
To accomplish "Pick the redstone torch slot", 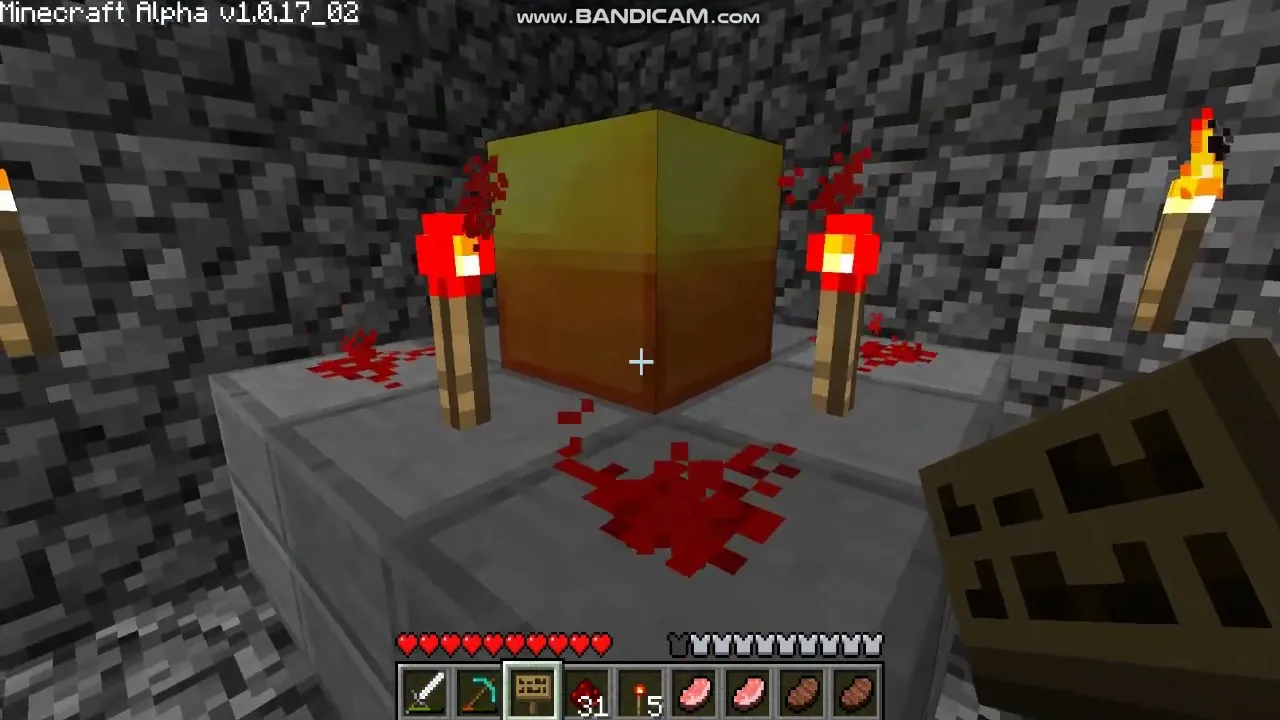I will [640, 692].
